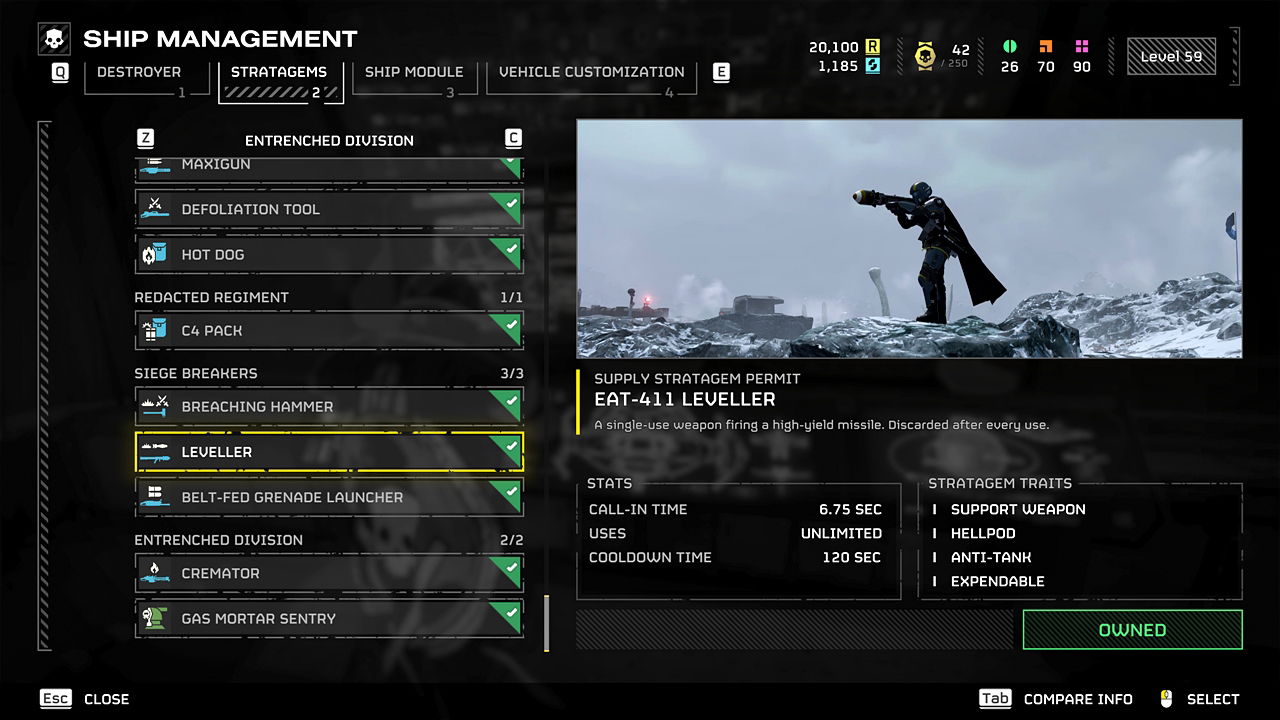Open the Gas Mortar Sentry entry
1280x720 pixels.
click(x=329, y=618)
